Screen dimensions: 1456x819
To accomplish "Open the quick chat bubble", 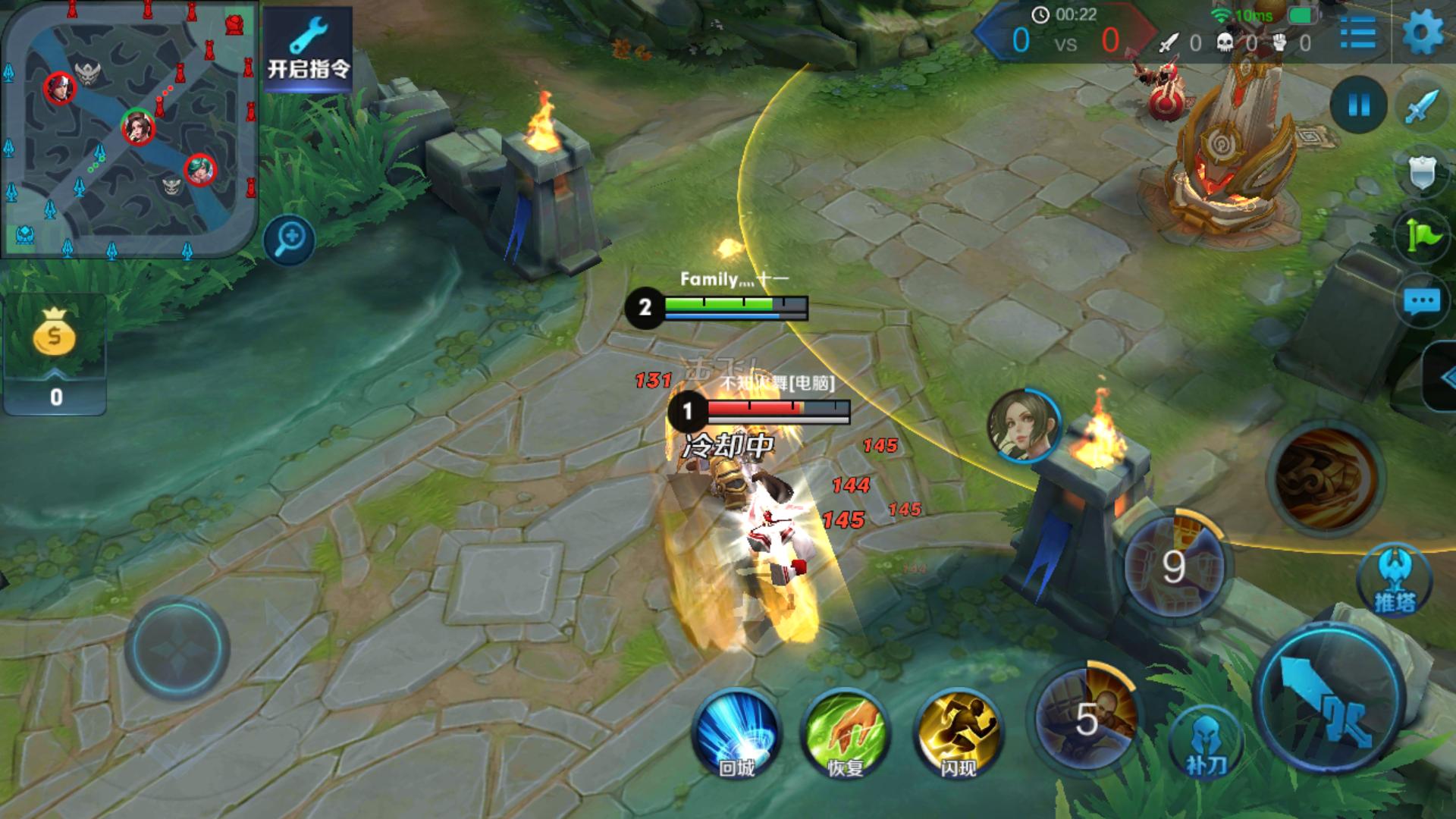I will [x=1421, y=302].
